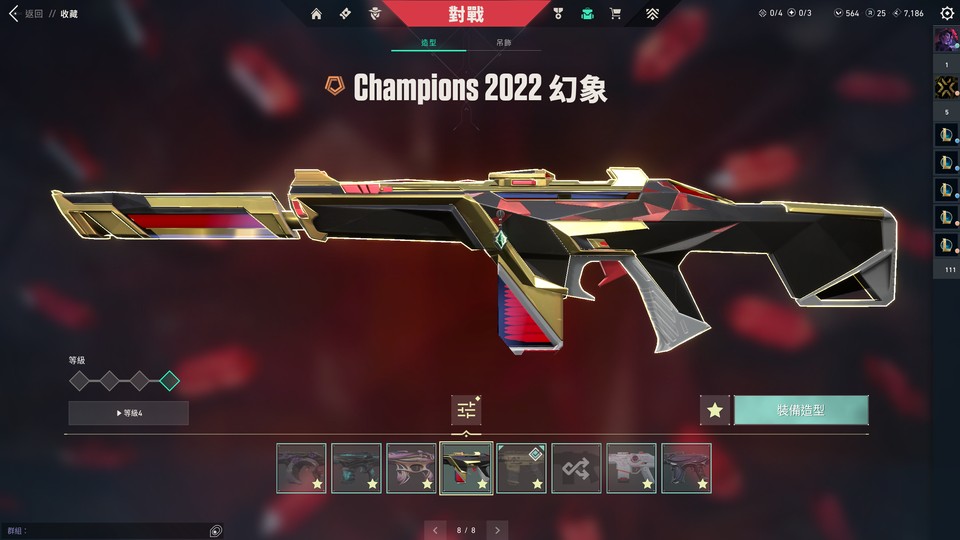This screenshot has height=540, width=960.
Task: Open the career medal icon
Action: tap(559, 14)
